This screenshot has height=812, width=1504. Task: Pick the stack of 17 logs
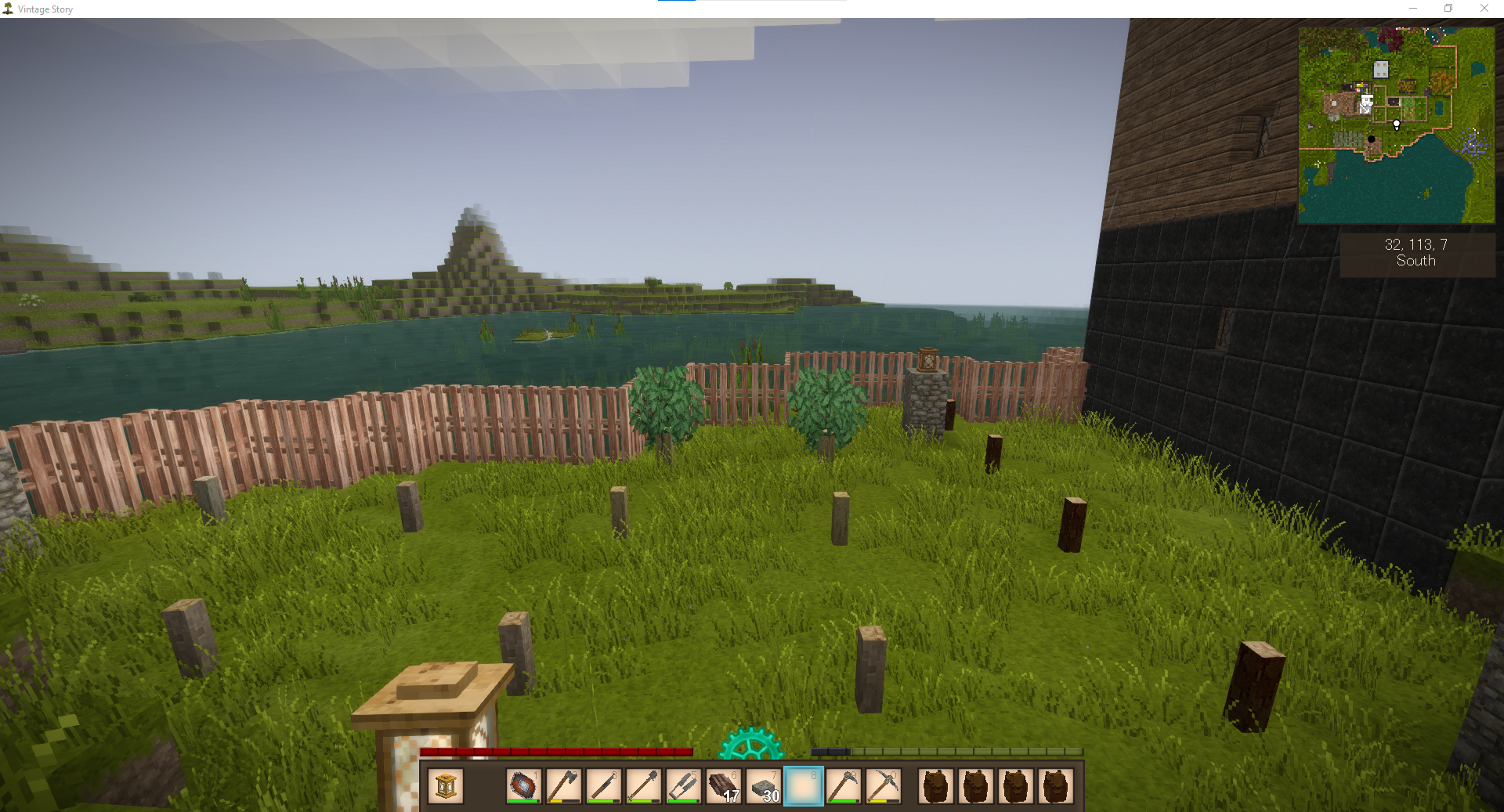(x=723, y=786)
